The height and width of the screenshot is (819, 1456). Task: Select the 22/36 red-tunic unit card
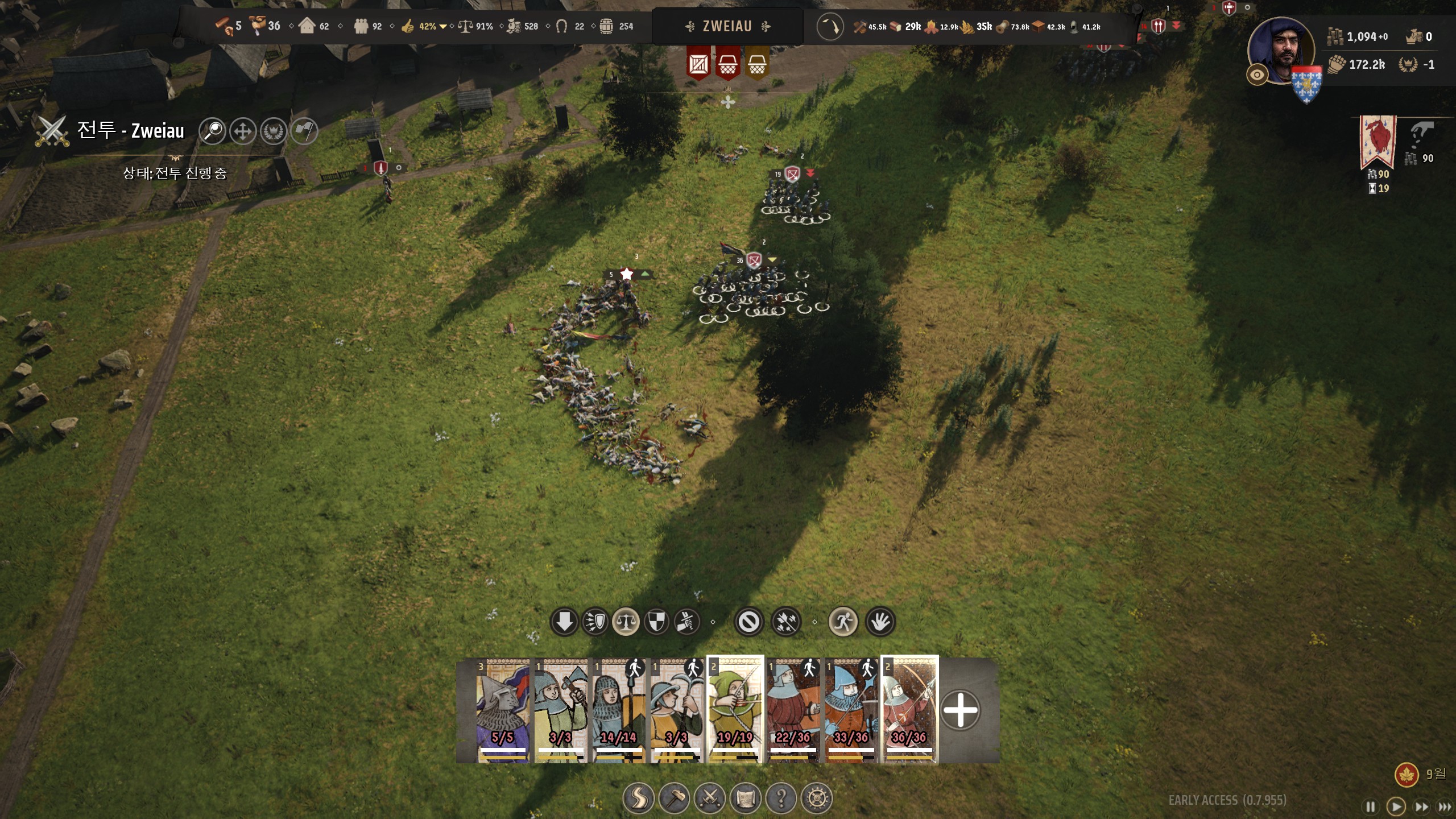tap(793, 710)
